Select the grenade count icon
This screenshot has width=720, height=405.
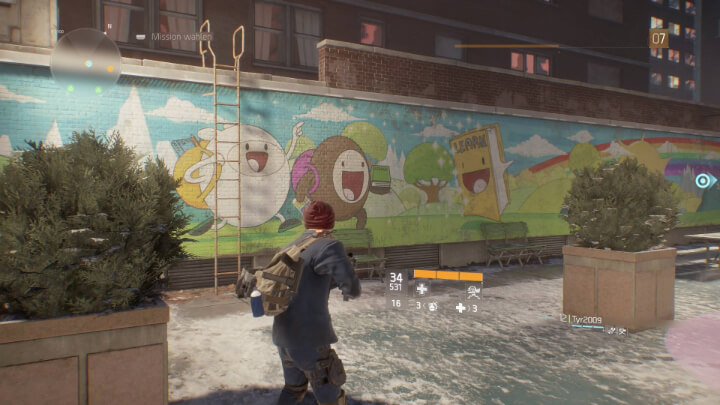[x=430, y=308]
